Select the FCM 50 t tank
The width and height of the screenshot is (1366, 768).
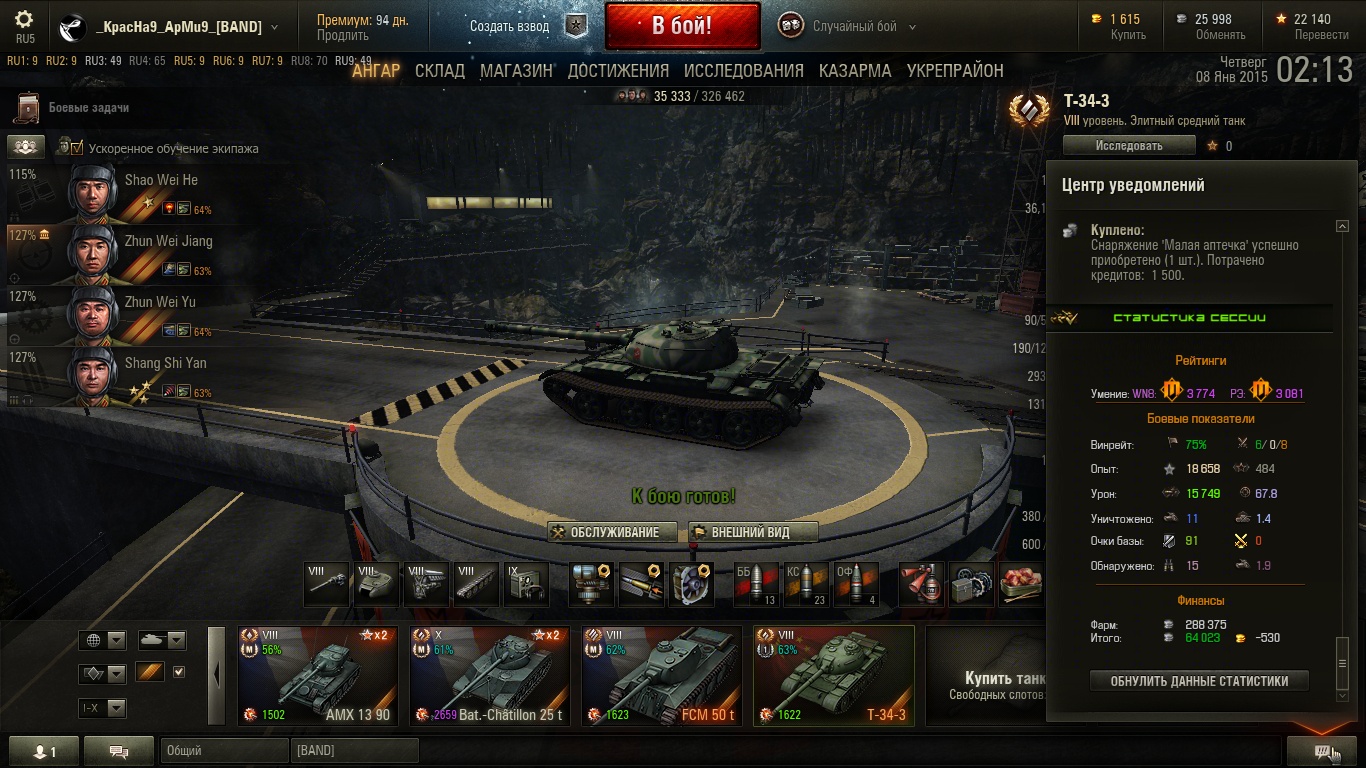662,675
